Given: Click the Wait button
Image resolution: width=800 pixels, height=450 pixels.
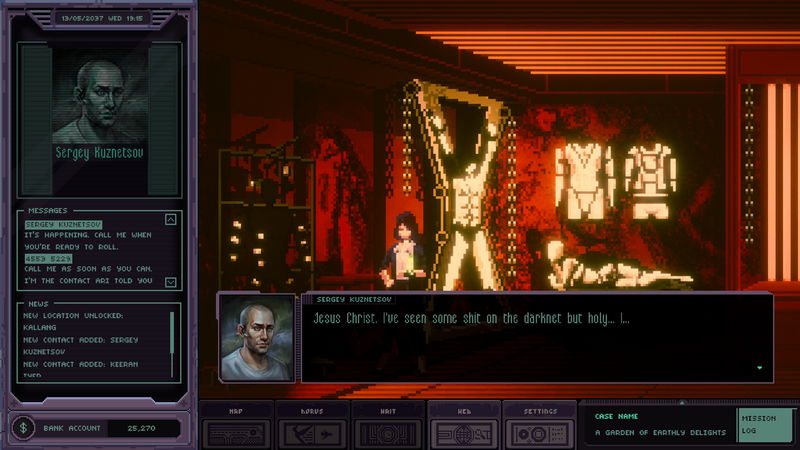Looking at the screenshot, I should pyautogui.click(x=388, y=427).
